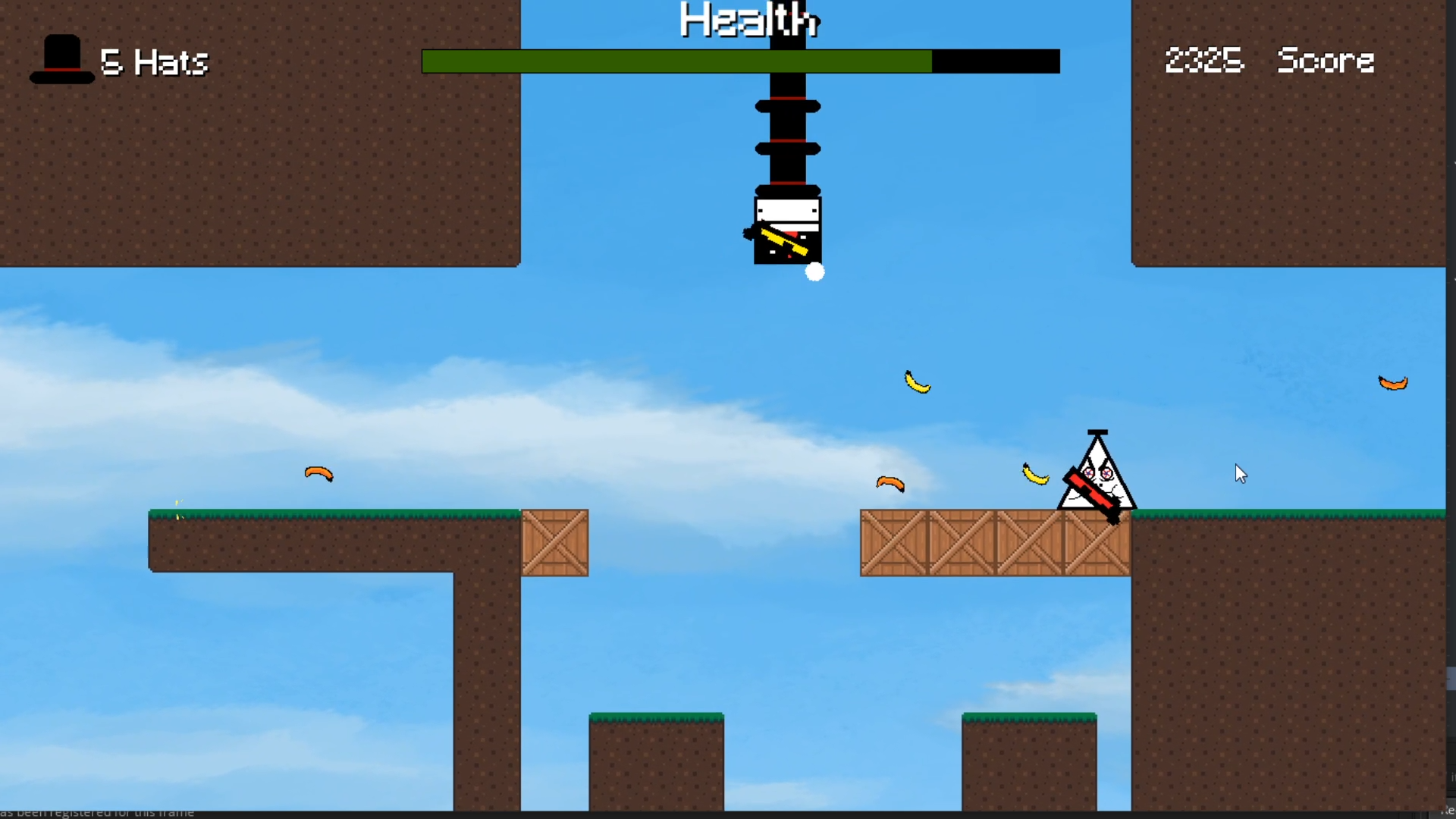Select the banana falling in the upper sky
Image resolution: width=1456 pixels, height=819 pixels.
[x=918, y=383]
